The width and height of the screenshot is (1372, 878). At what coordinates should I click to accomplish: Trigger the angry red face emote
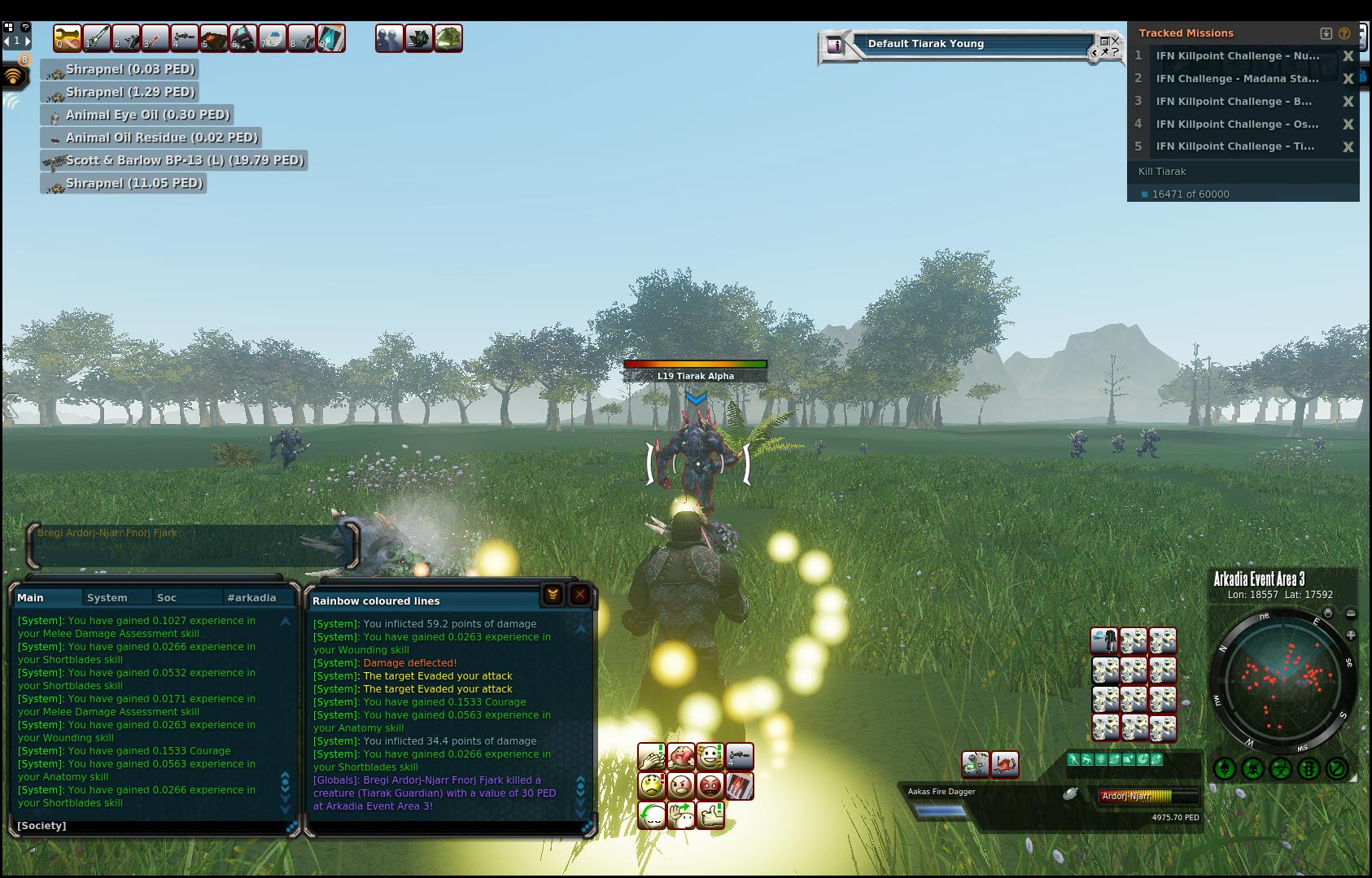(x=710, y=786)
